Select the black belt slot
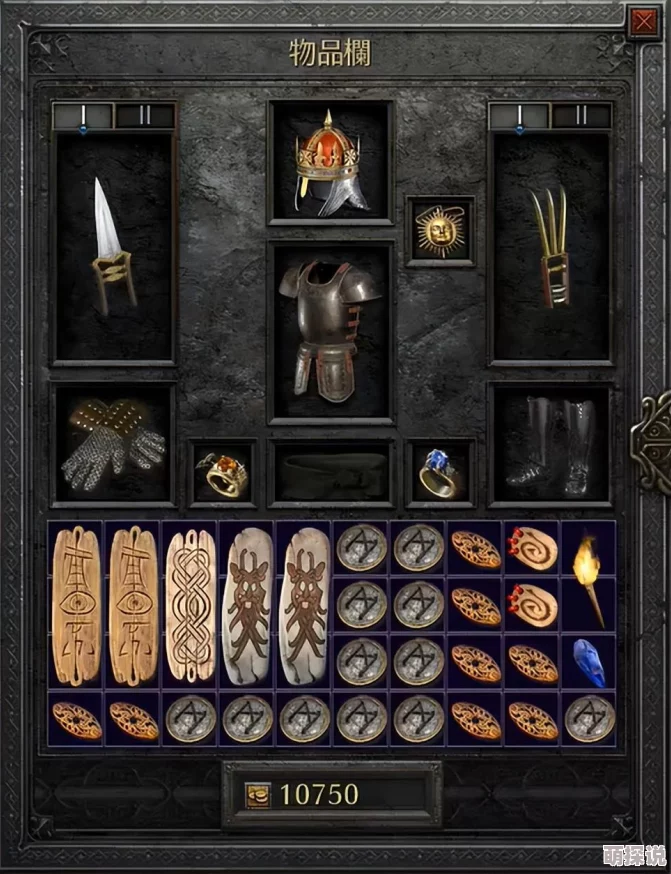671x874 pixels. (331, 474)
